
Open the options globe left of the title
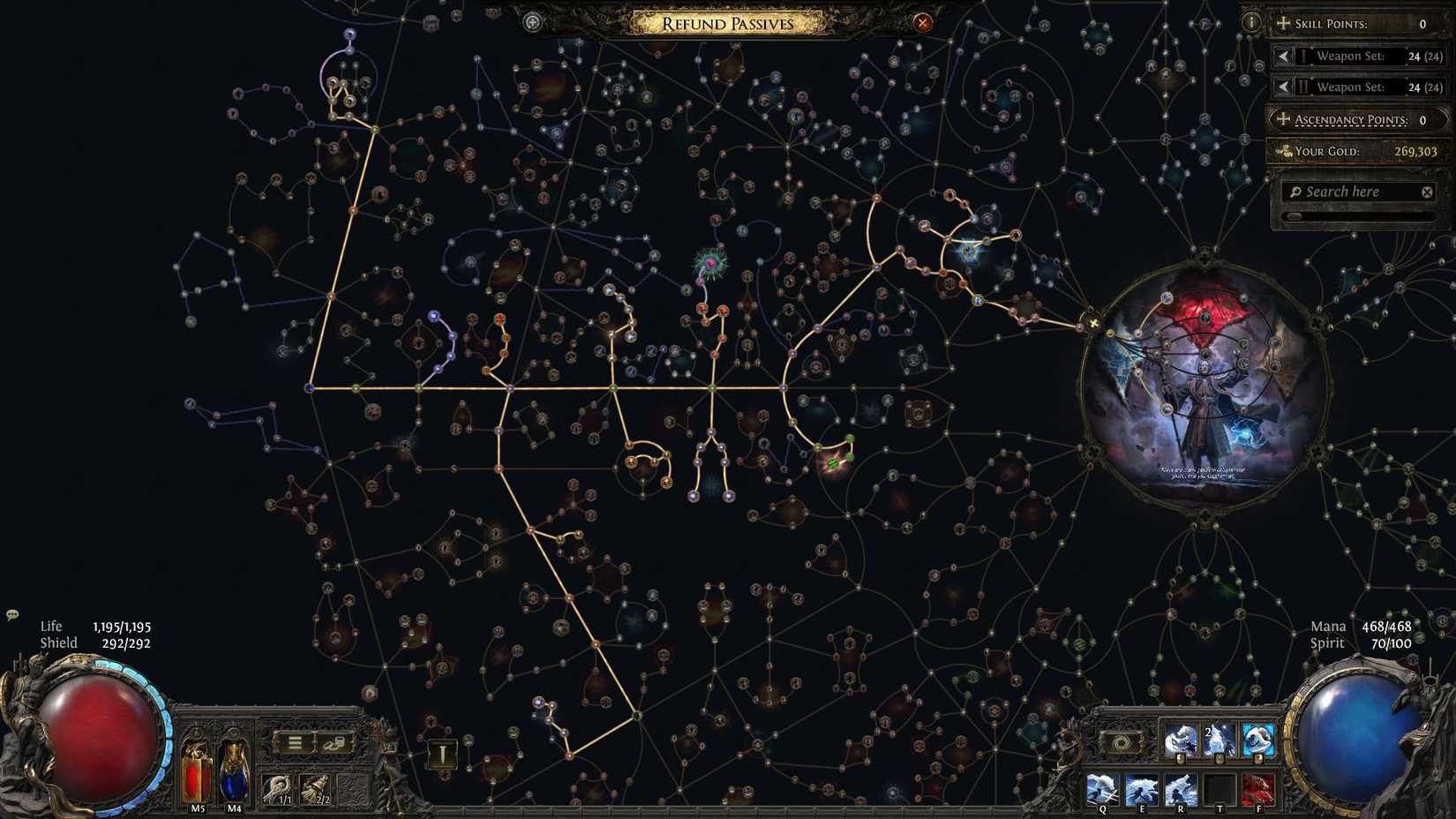(531, 20)
